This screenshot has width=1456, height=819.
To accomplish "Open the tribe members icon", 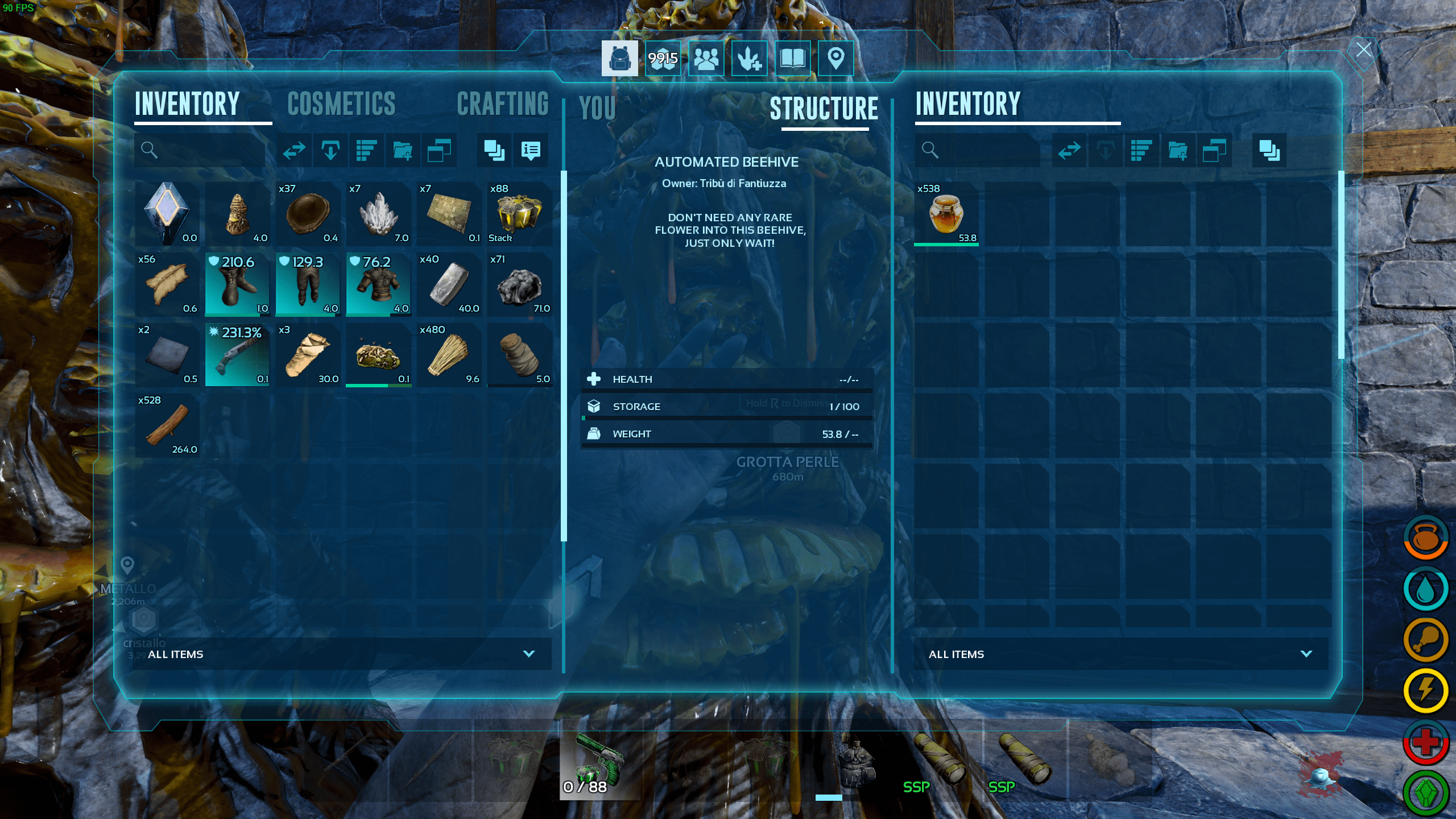I will click(706, 58).
